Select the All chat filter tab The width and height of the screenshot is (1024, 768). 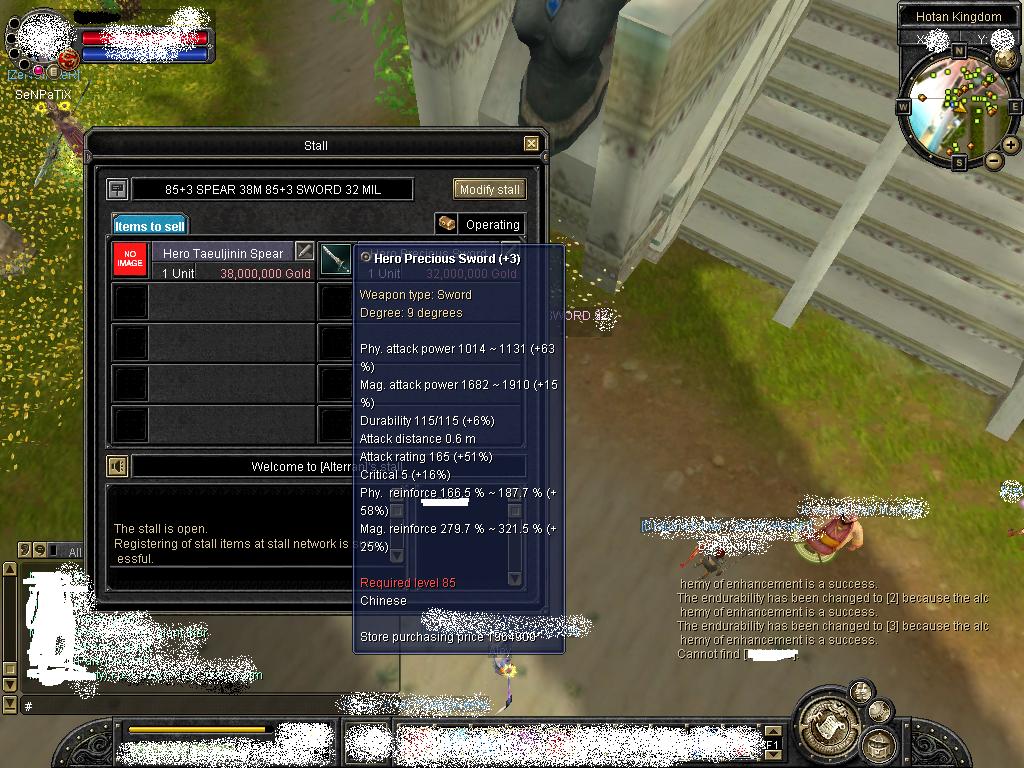click(73, 551)
